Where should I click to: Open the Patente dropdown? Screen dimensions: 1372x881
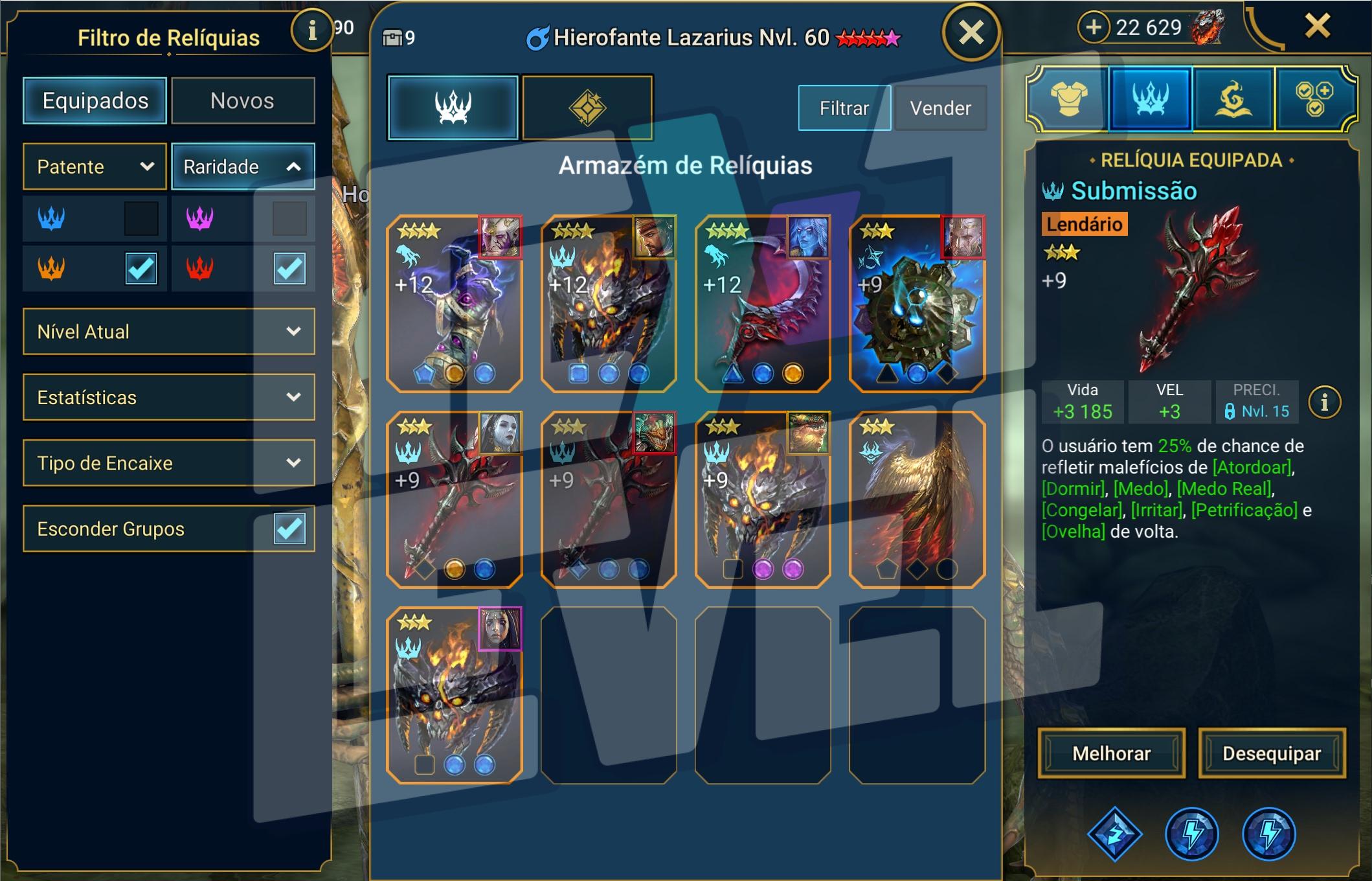point(95,167)
